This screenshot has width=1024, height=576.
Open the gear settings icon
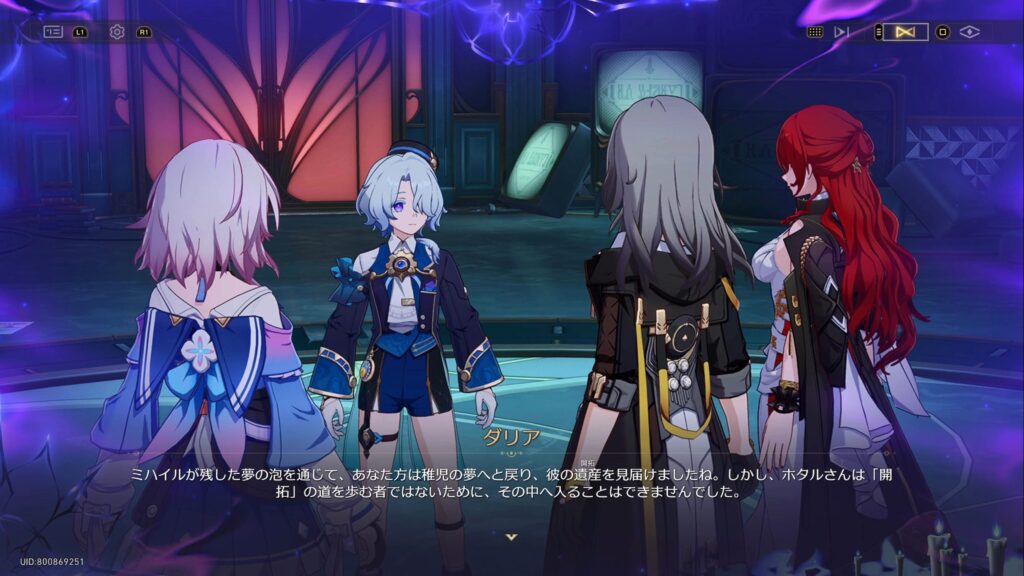point(117,32)
